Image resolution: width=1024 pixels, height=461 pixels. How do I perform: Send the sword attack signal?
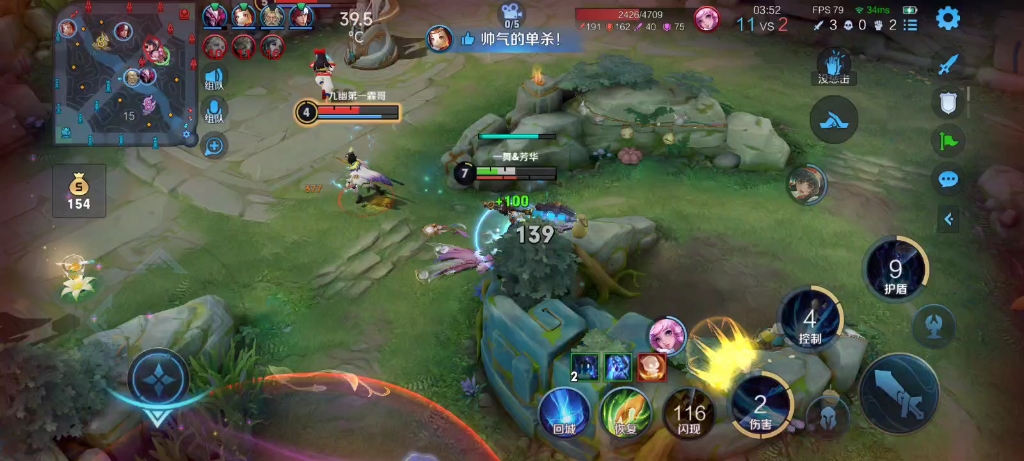pos(948,64)
